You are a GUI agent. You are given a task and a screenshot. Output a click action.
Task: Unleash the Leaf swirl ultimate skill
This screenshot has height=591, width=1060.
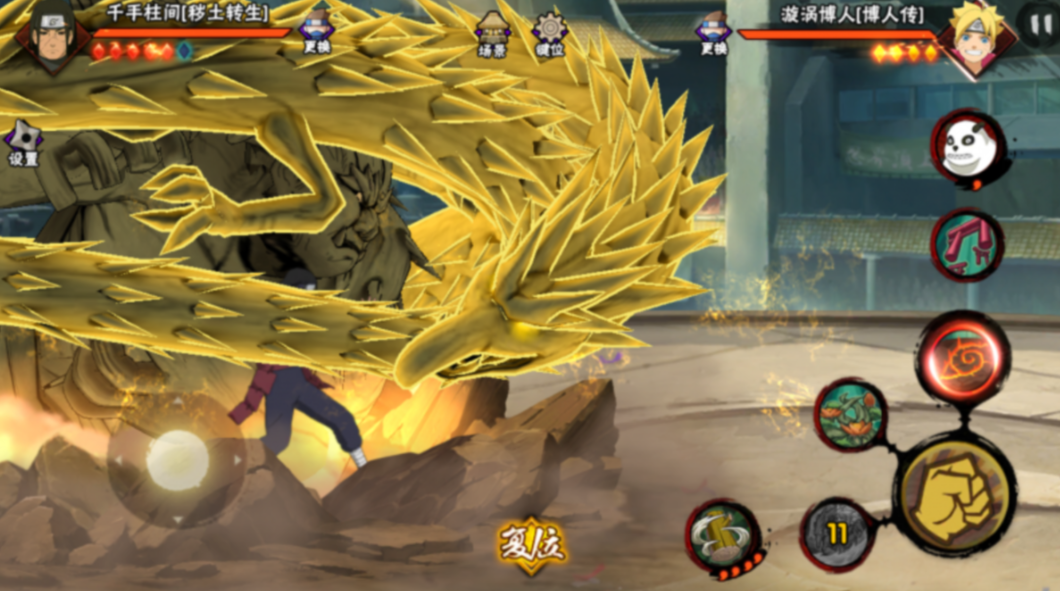coord(962,358)
